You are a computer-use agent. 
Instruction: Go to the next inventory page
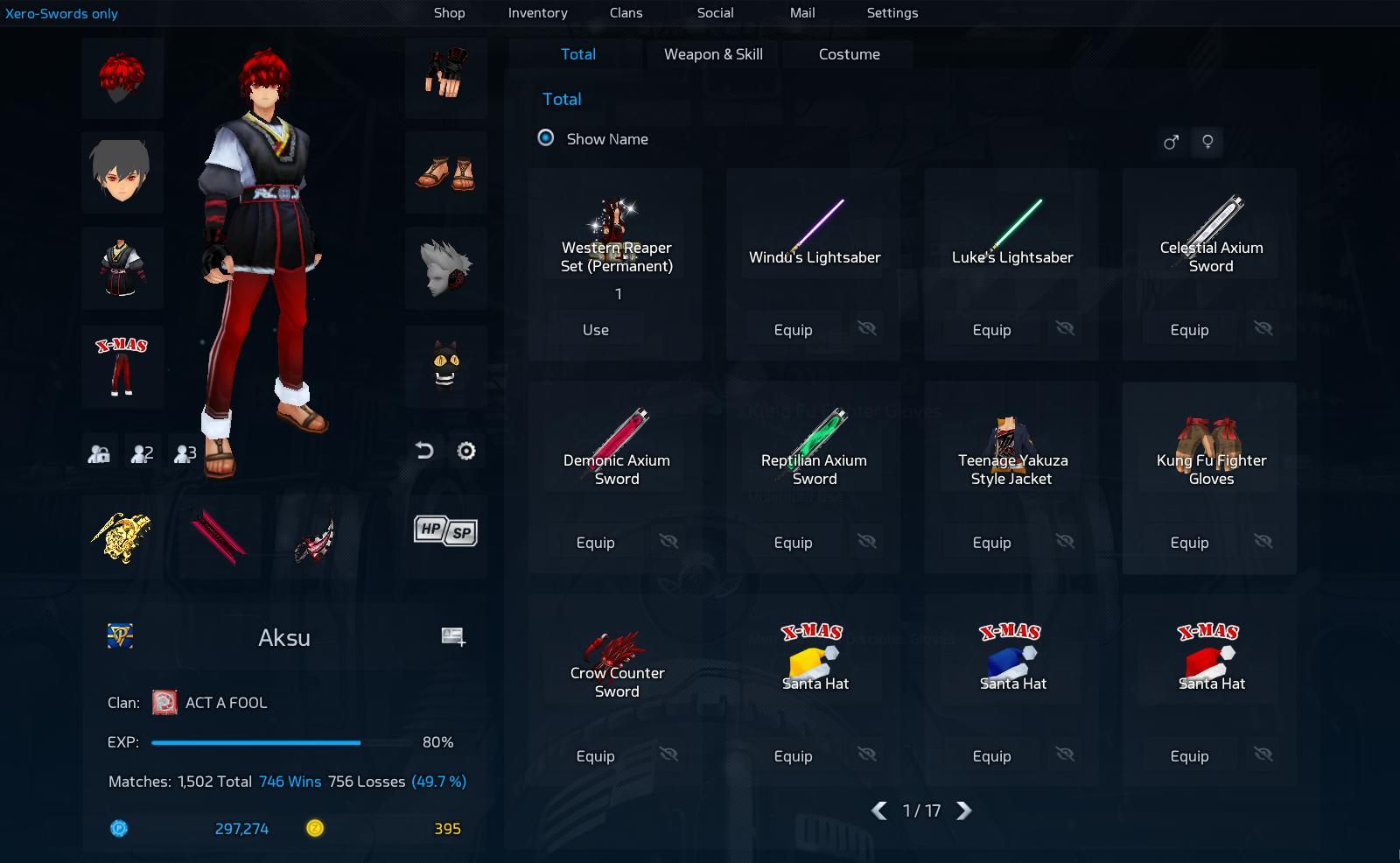[964, 810]
